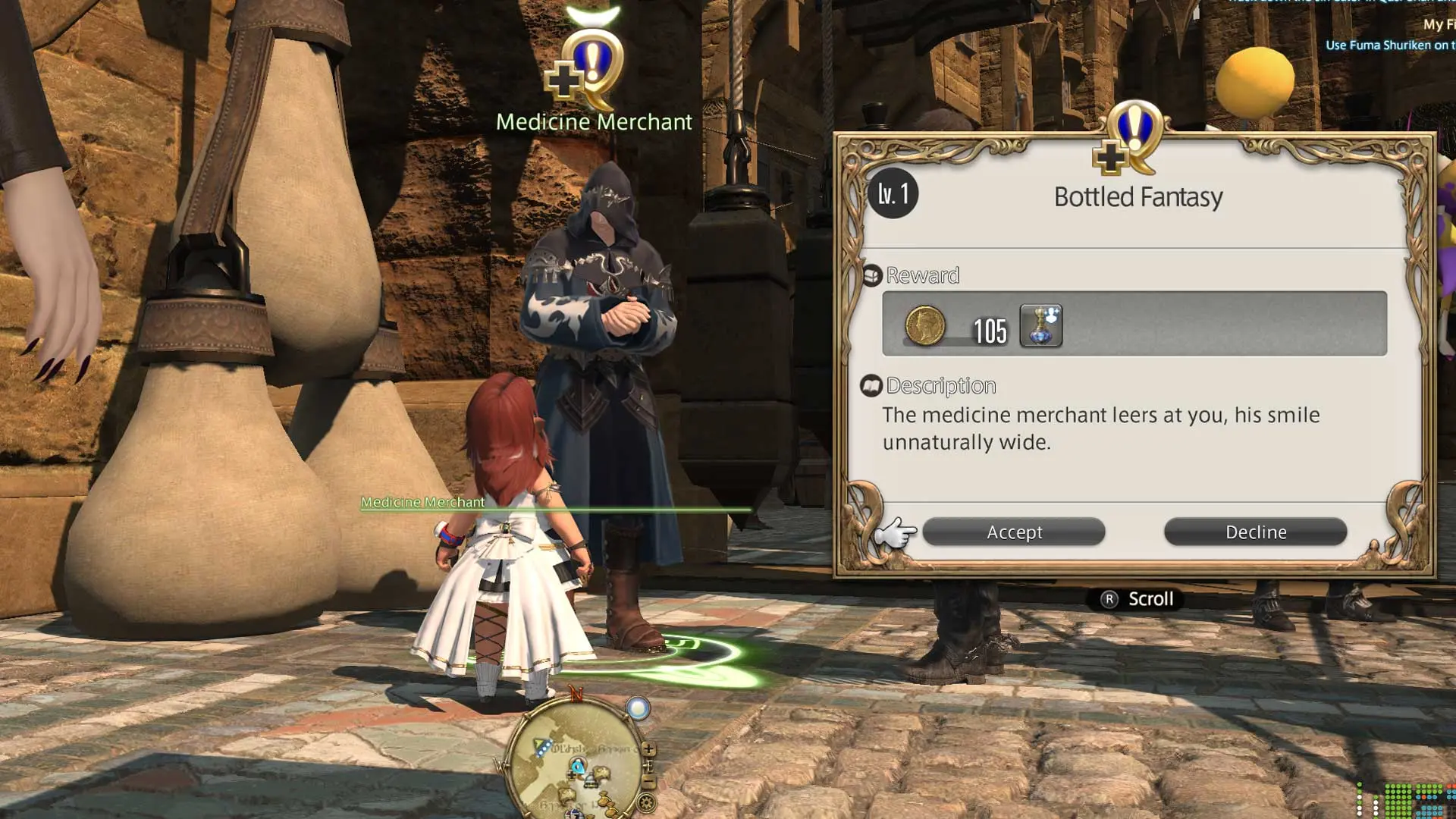Select the potion item icon in the Reward bar
1456x819 pixels.
1041,325
